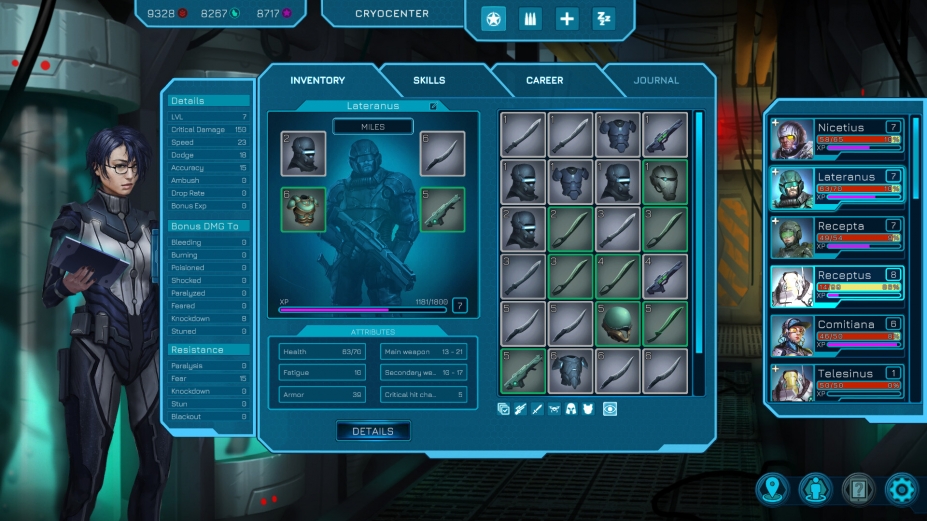
Task: Switch to the Skills tab
Action: coord(429,80)
